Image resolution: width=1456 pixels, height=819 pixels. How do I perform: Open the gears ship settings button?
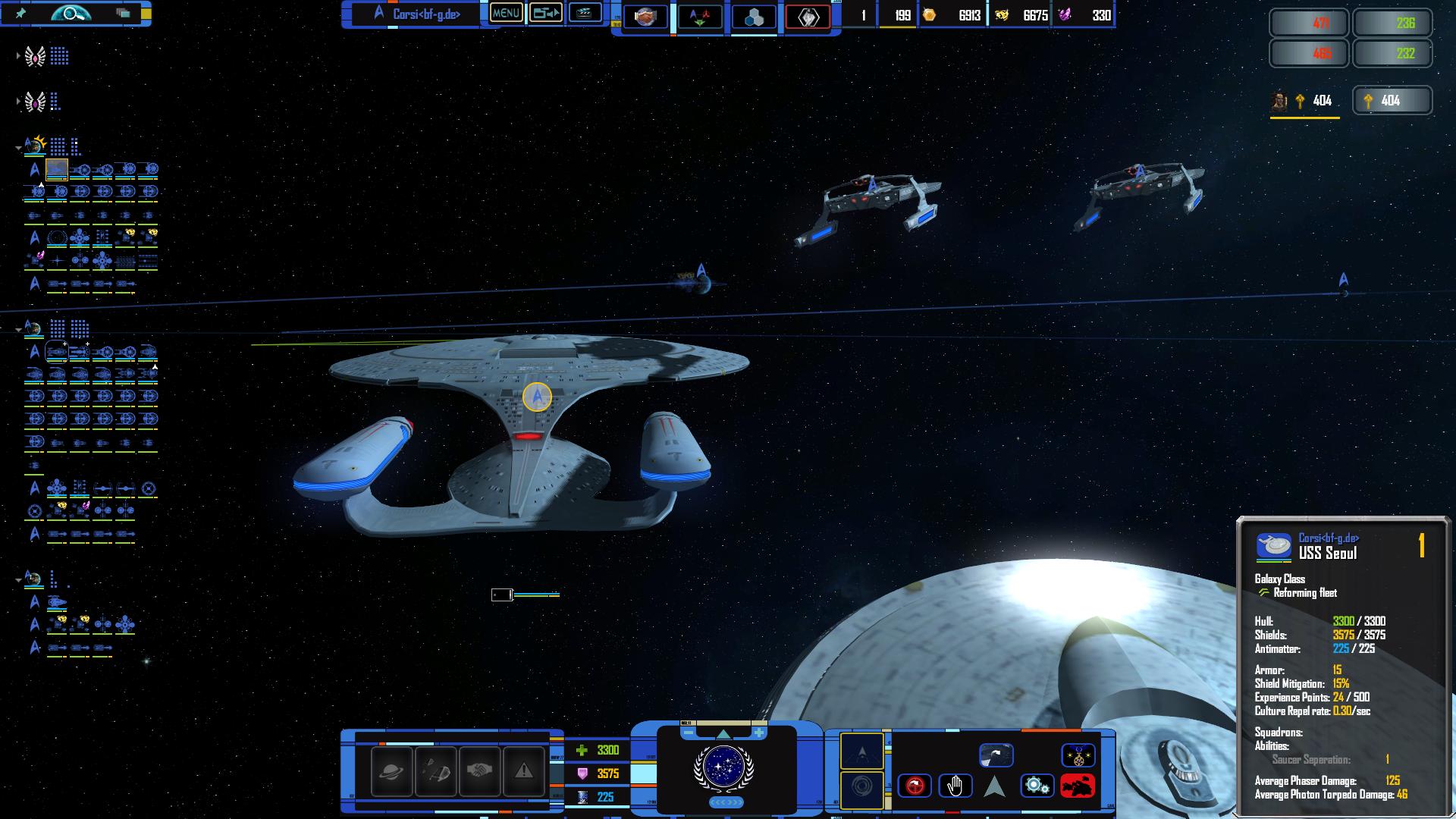click(1036, 786)
